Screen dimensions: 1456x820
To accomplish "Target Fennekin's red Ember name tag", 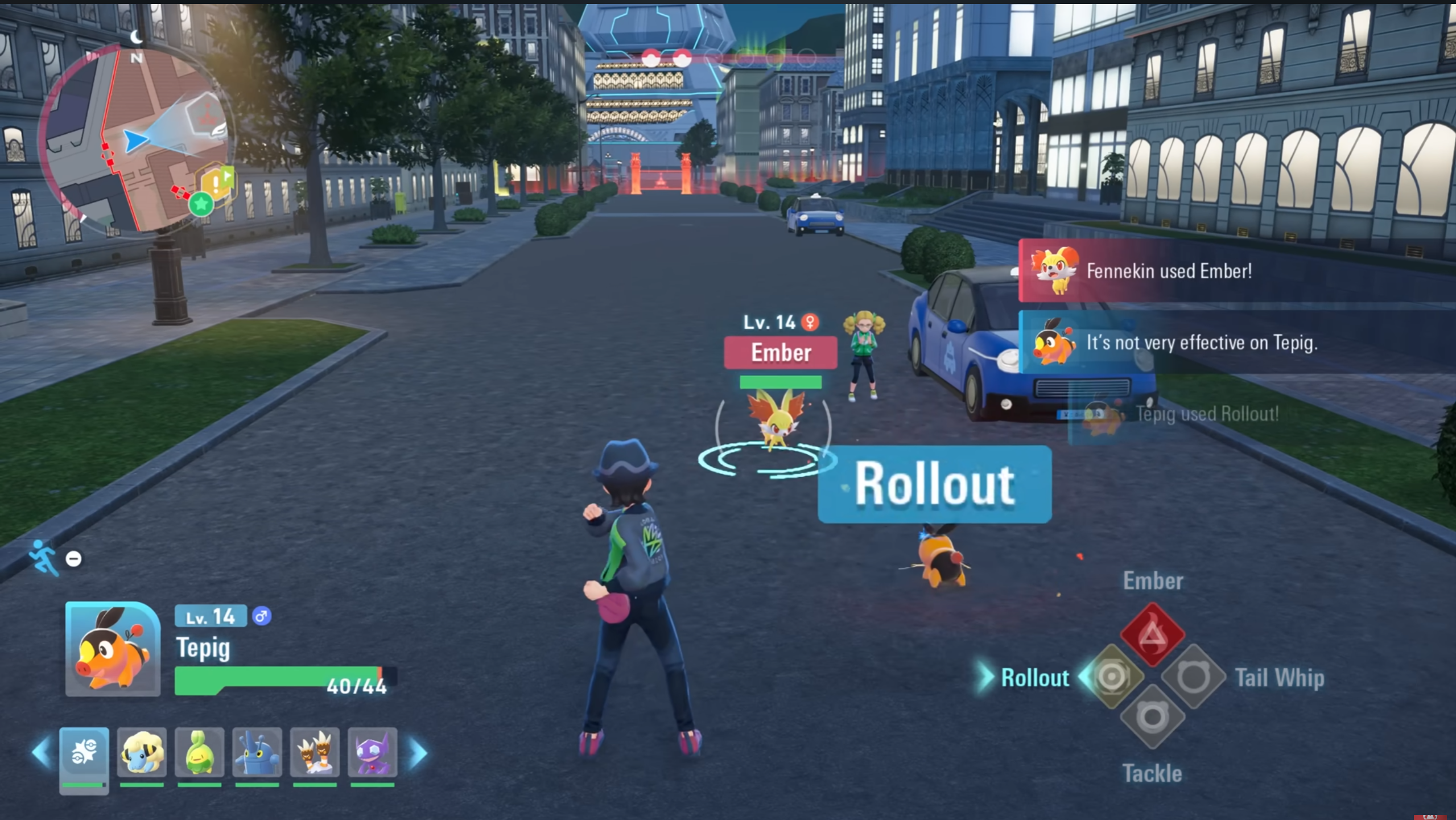I will click(780, 353).
